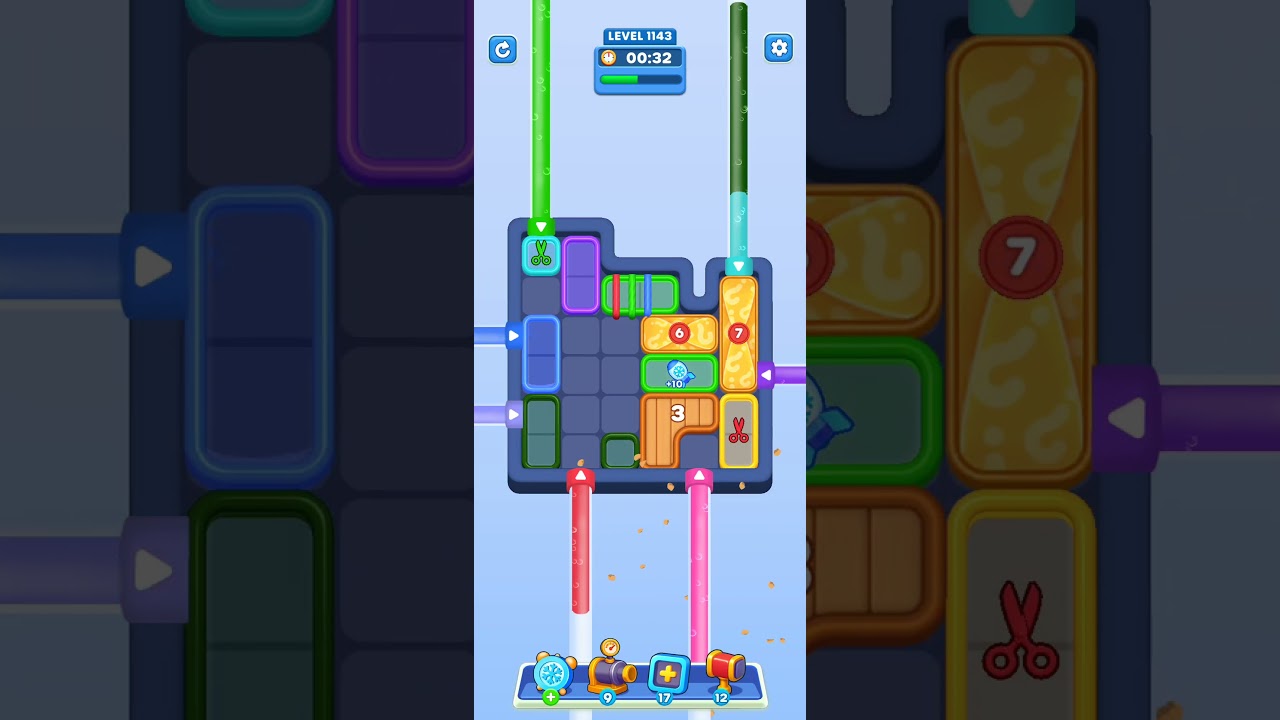The width and height of the screenshot is (1280, 720).
Task: Restart the level with the replay icon
Action: coord(503,49)
